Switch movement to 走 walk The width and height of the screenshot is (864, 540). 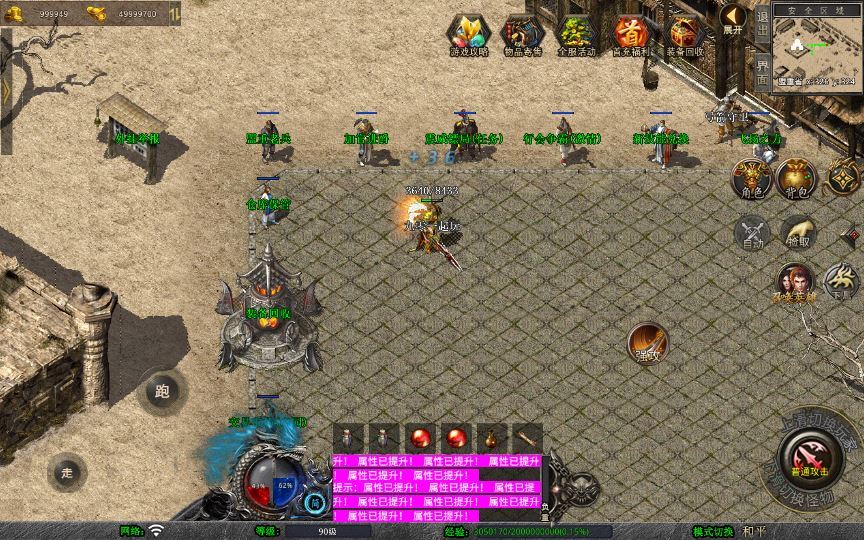[67, 471]
